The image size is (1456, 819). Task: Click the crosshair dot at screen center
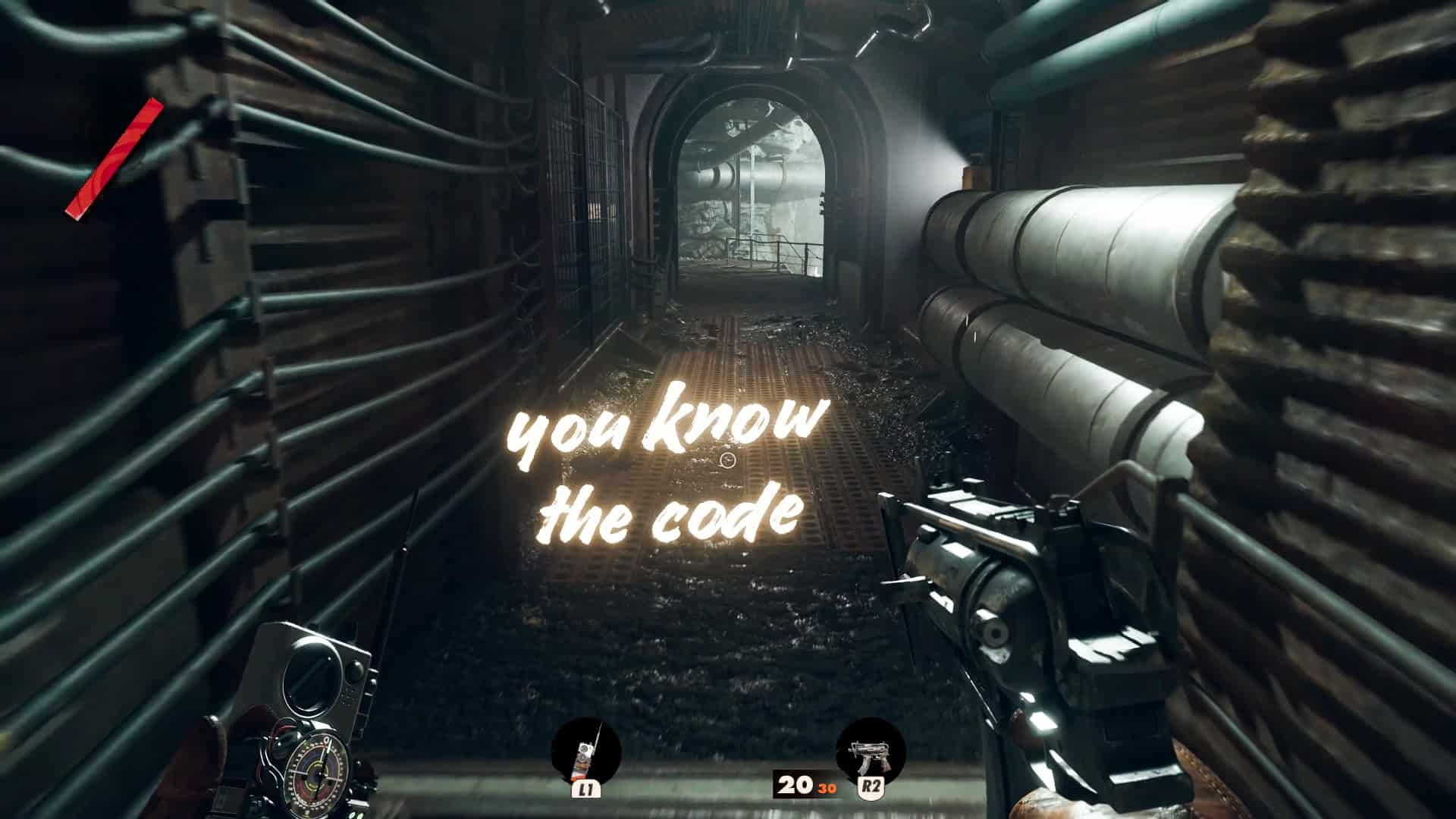[x=728, y=460]
